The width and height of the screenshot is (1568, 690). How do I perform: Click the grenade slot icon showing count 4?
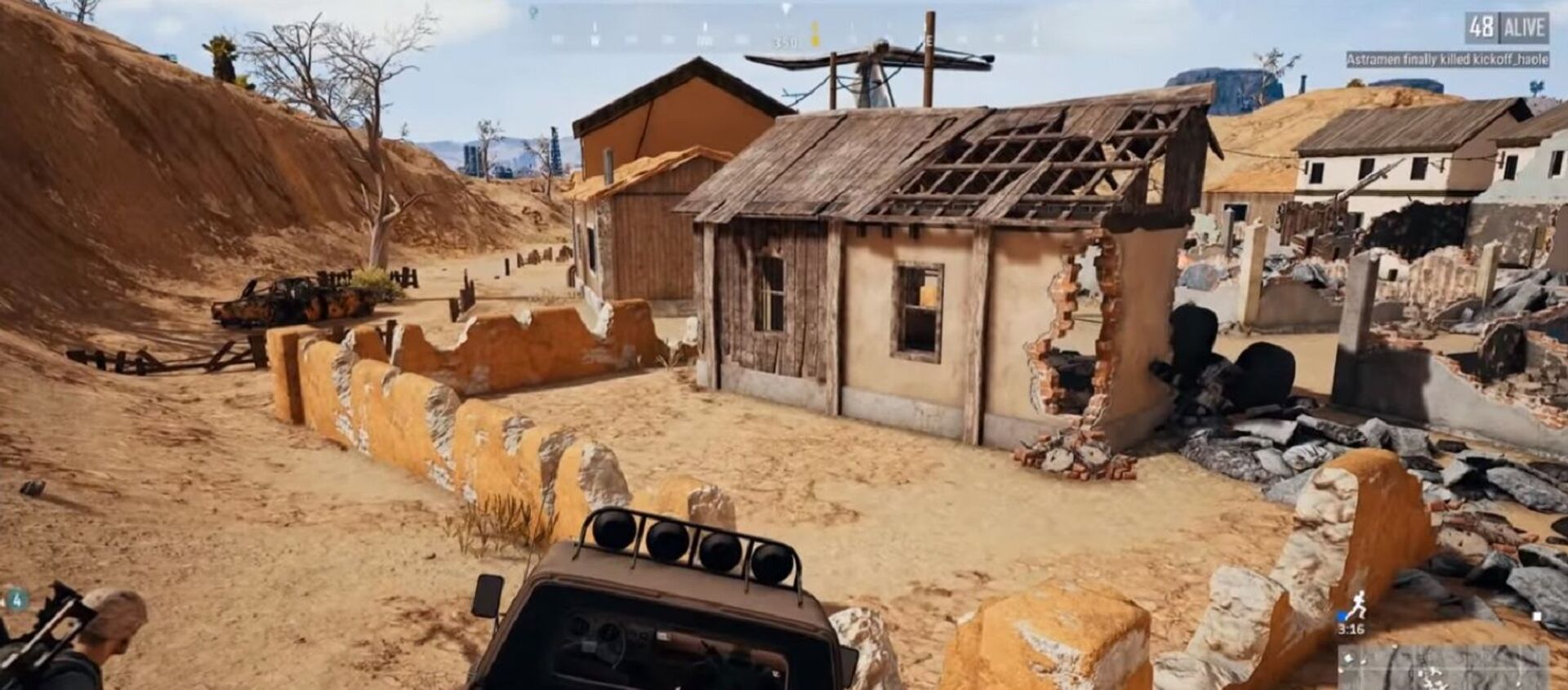pyautogui.click(x=17, y=599)
